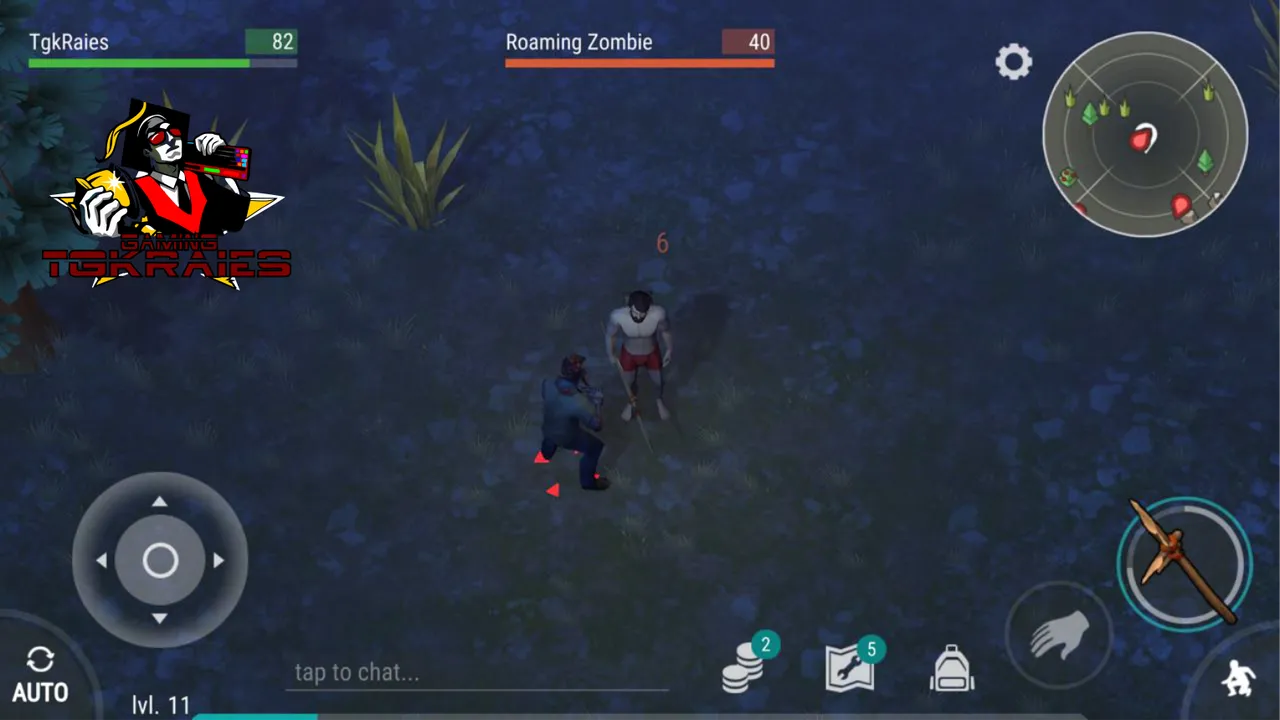Viewport: 1280px width, 720px height.
Task: Toggle crouch with the sneaking figure icon
Action: (1238, 679)
